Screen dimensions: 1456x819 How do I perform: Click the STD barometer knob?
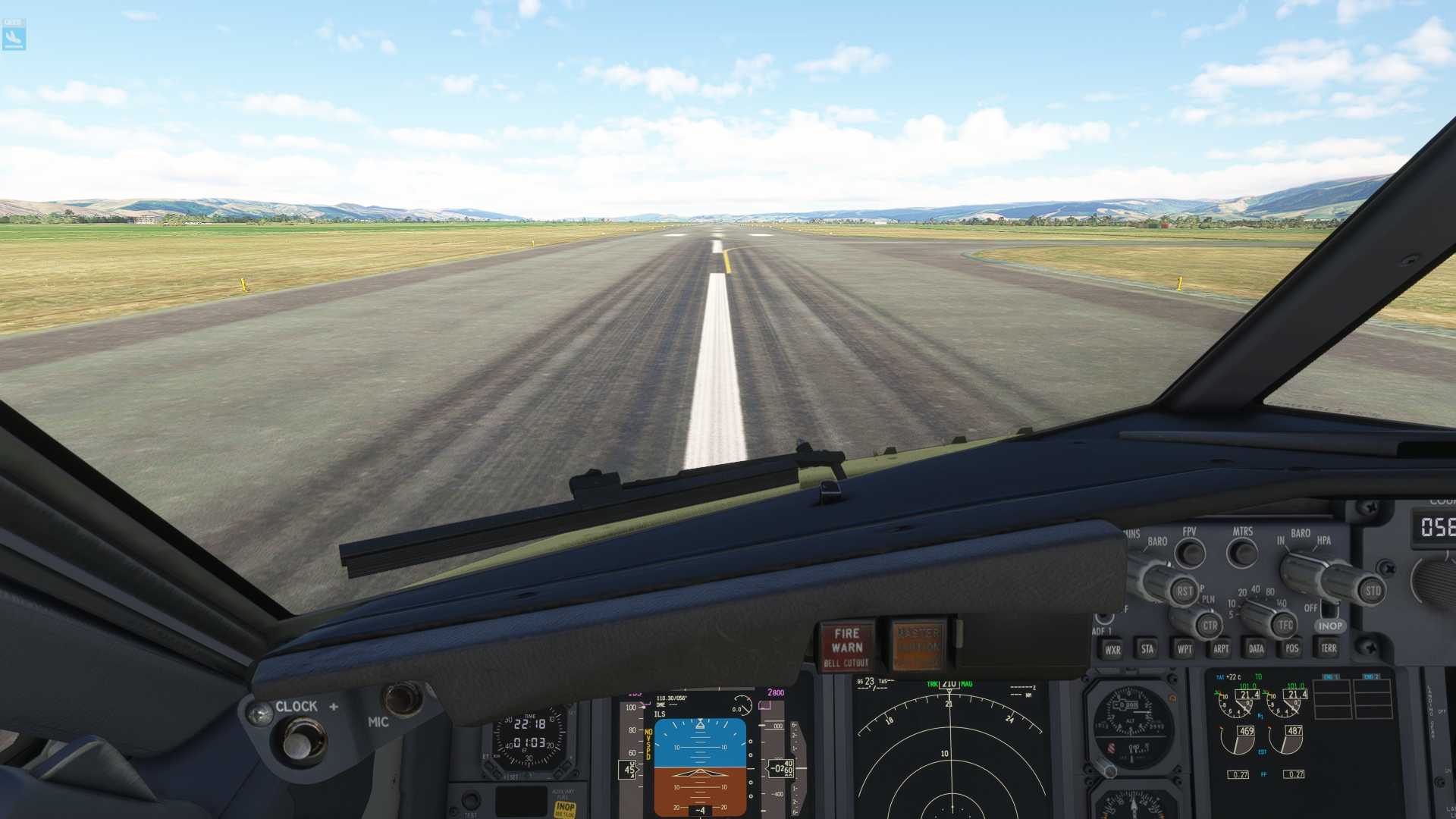tap(1371, 591)
